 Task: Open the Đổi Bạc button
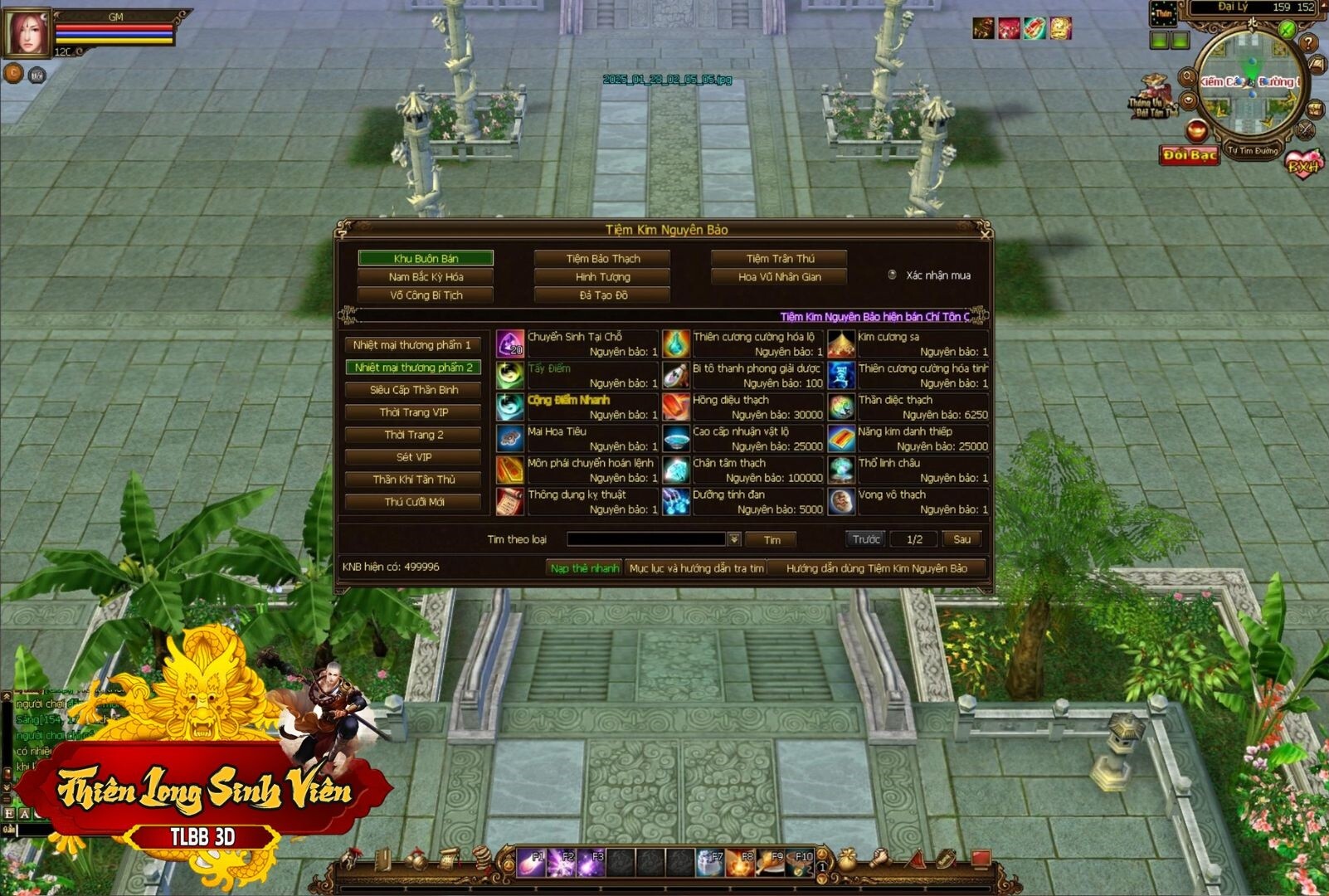coord(1190,155)
